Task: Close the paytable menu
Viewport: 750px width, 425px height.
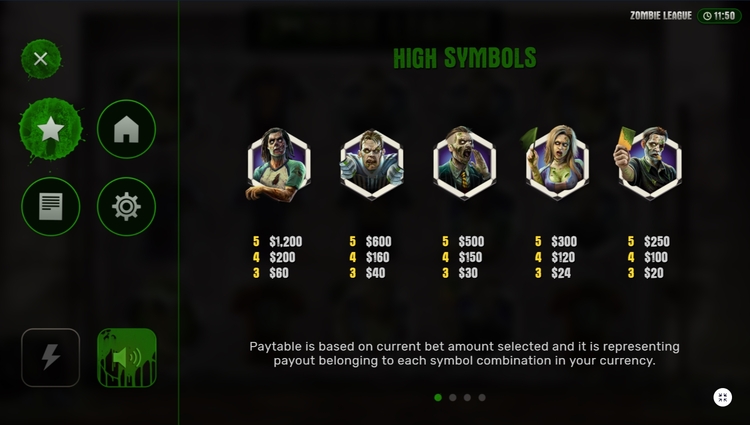Action: point(41,59)
